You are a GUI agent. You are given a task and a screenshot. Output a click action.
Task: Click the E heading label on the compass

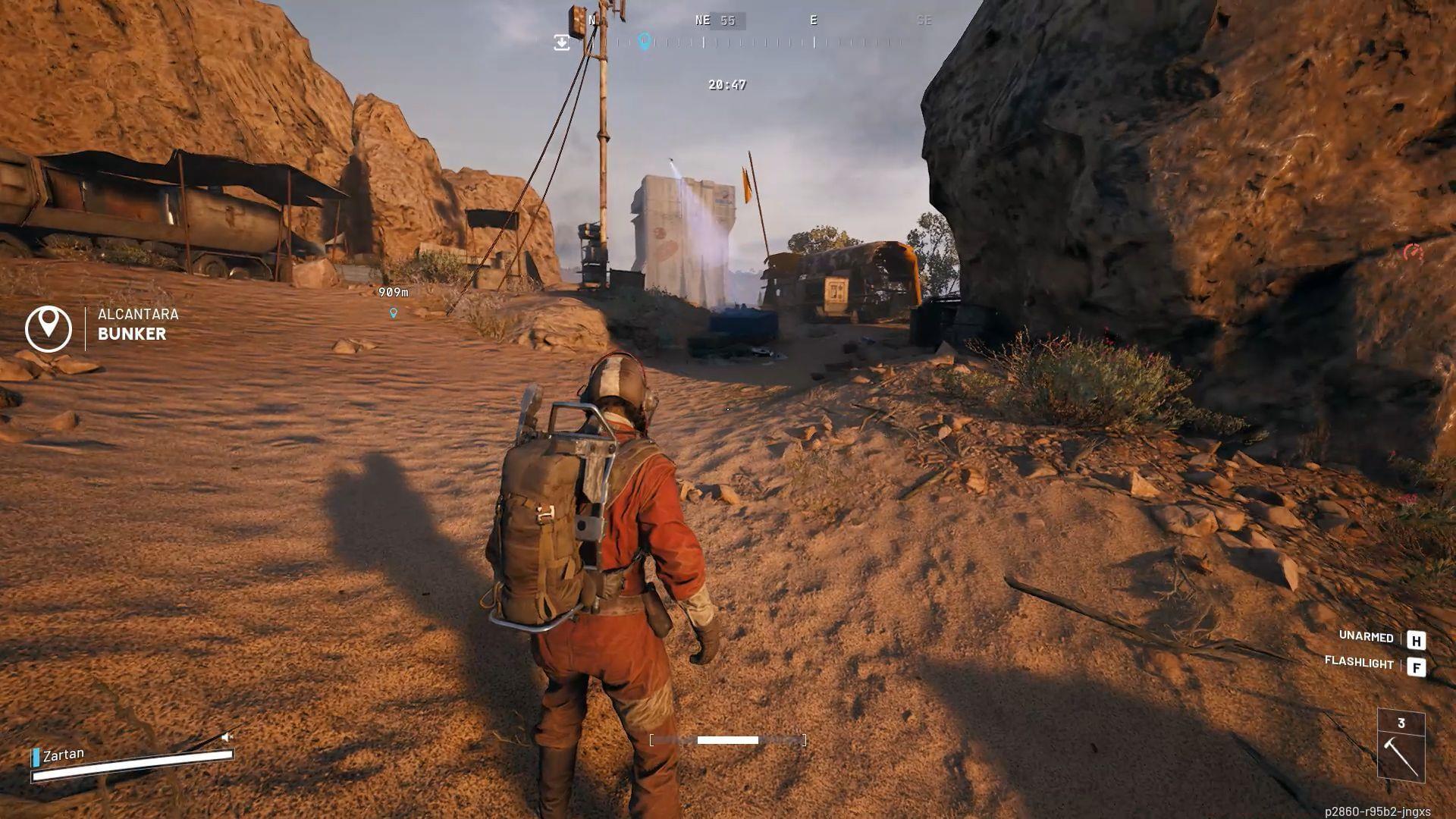click(813, 20)
